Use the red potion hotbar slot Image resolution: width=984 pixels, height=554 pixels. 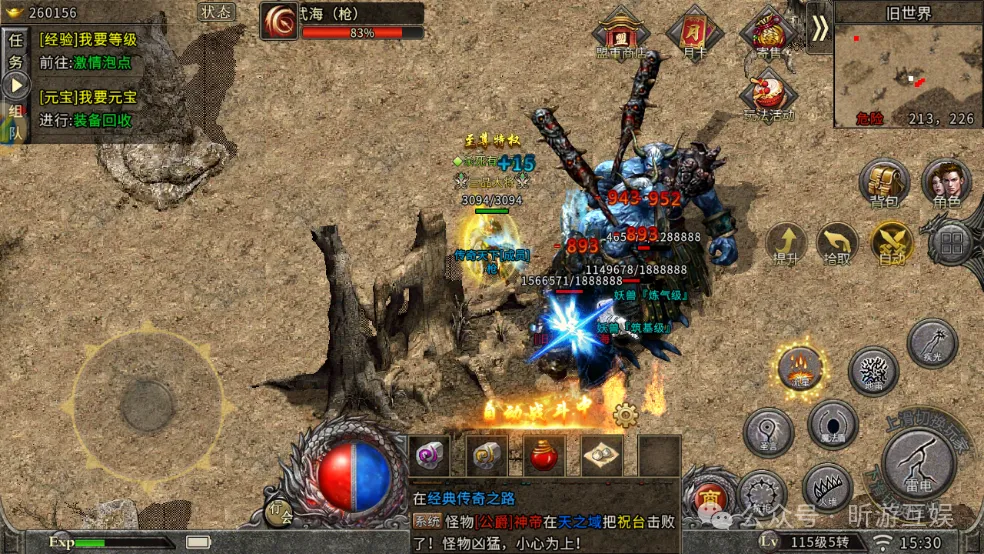point(544,455)
